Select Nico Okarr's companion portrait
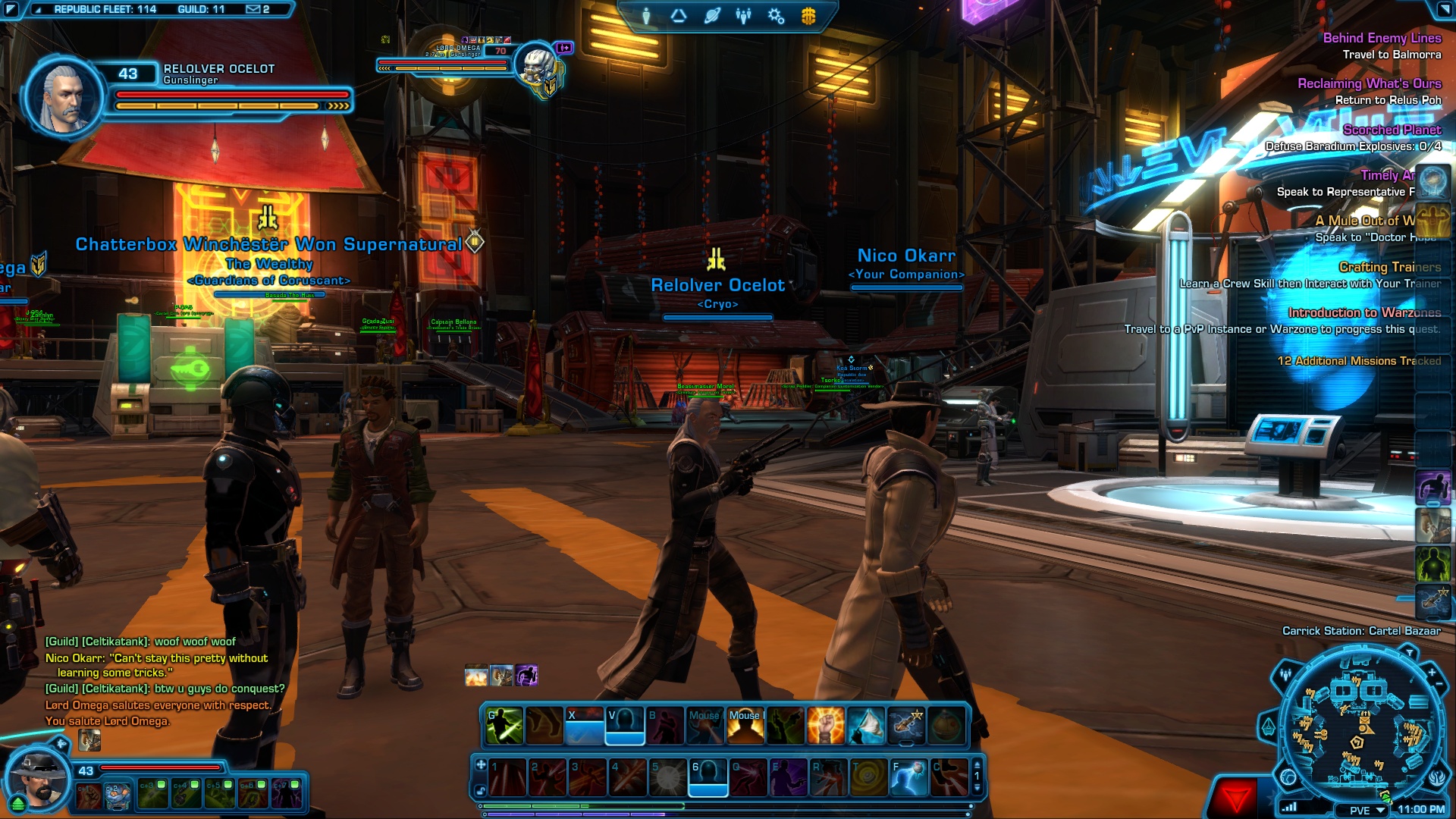 coord(38,780)
